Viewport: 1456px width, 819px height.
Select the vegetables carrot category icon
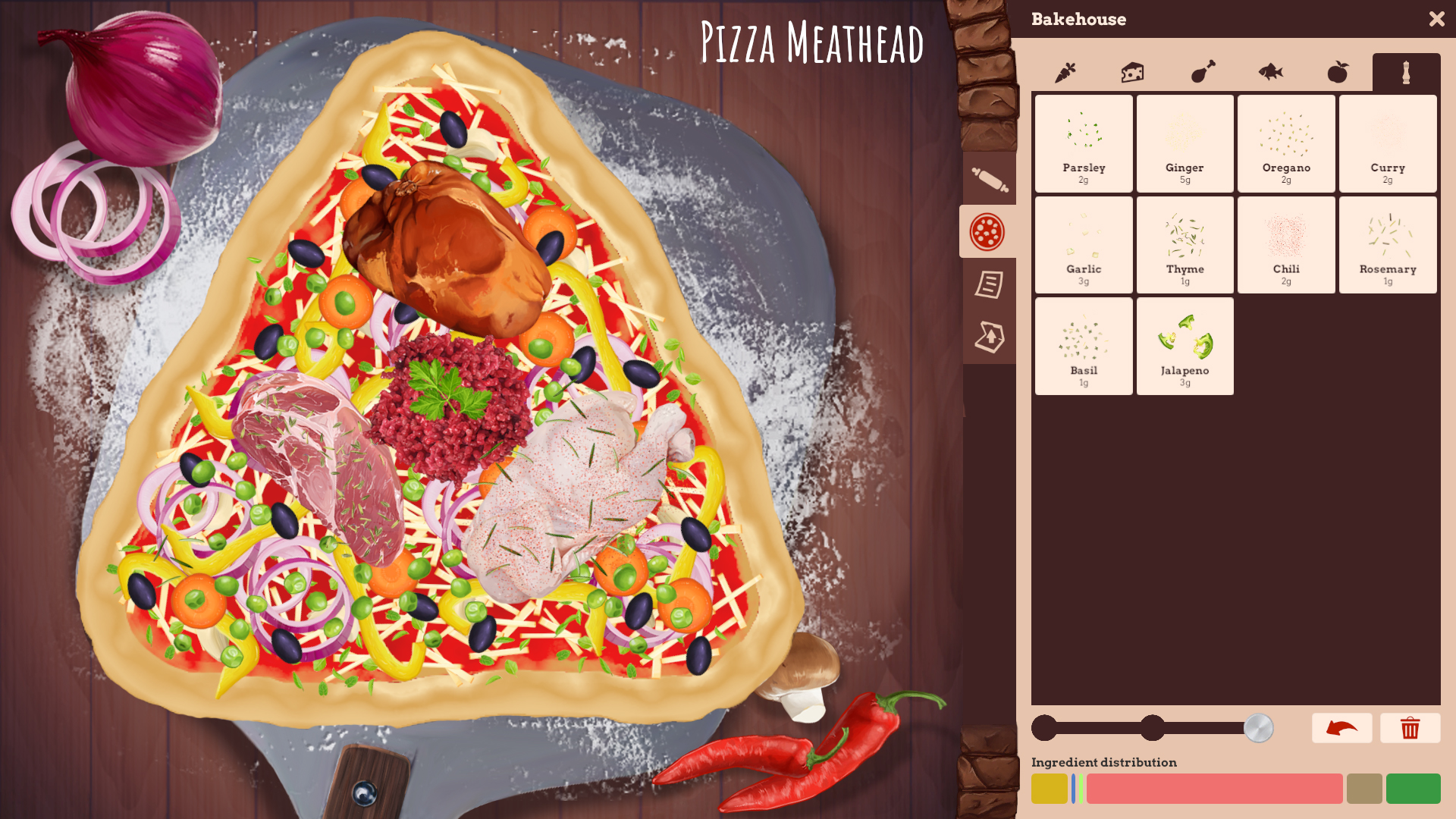(x=1065, y=72)
